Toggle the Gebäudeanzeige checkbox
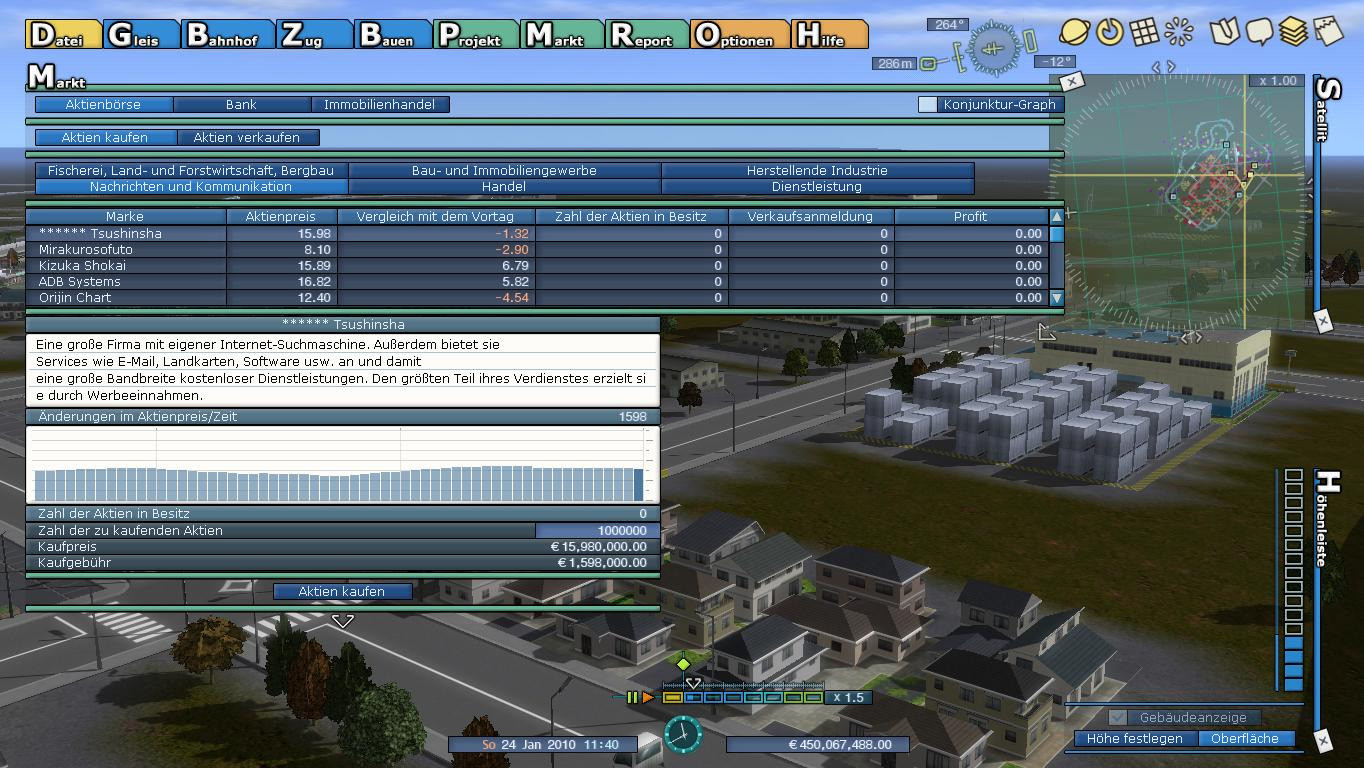 pos(1118,718)
